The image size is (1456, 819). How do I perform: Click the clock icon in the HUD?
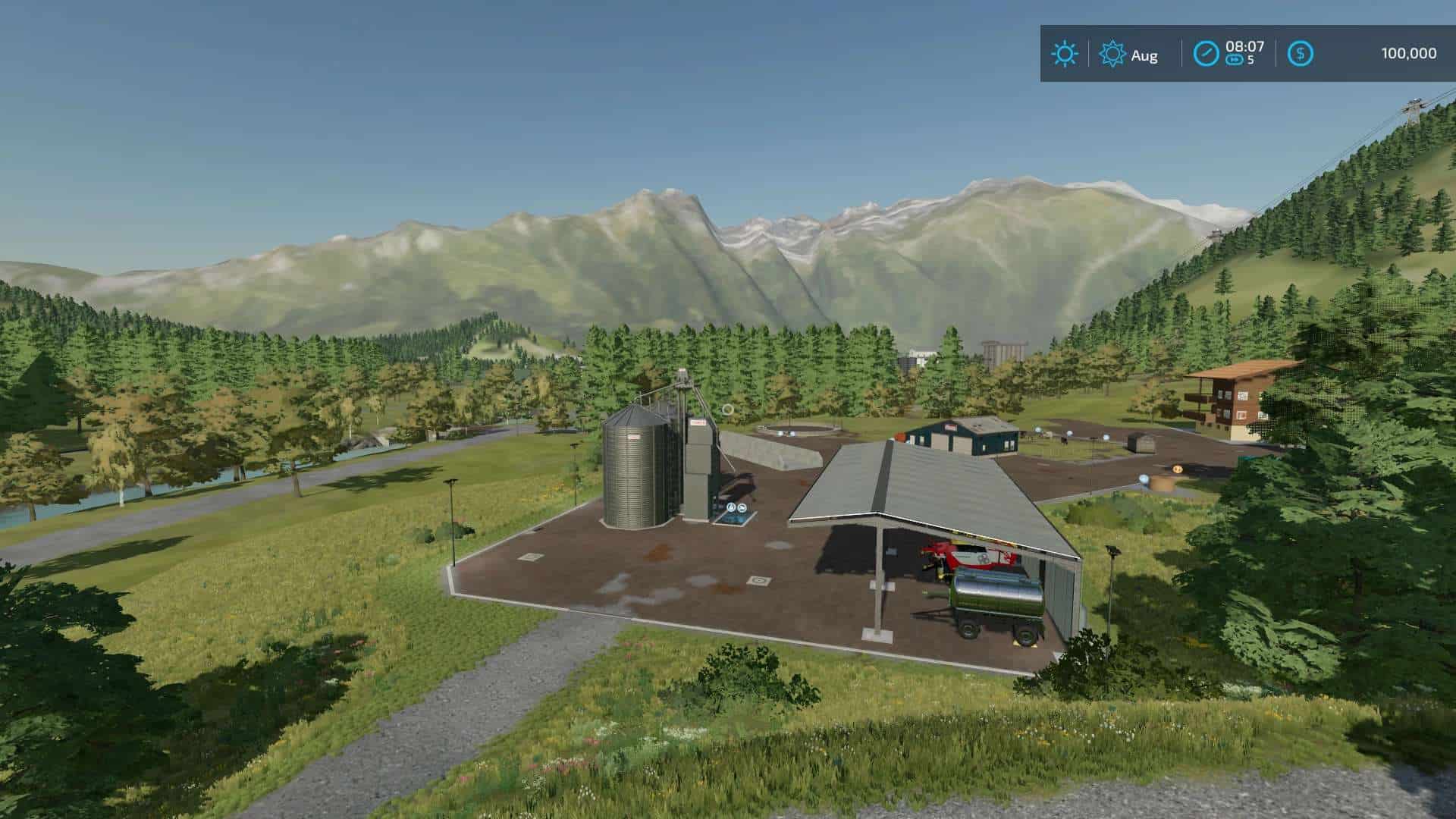[x=1206, y=54]
